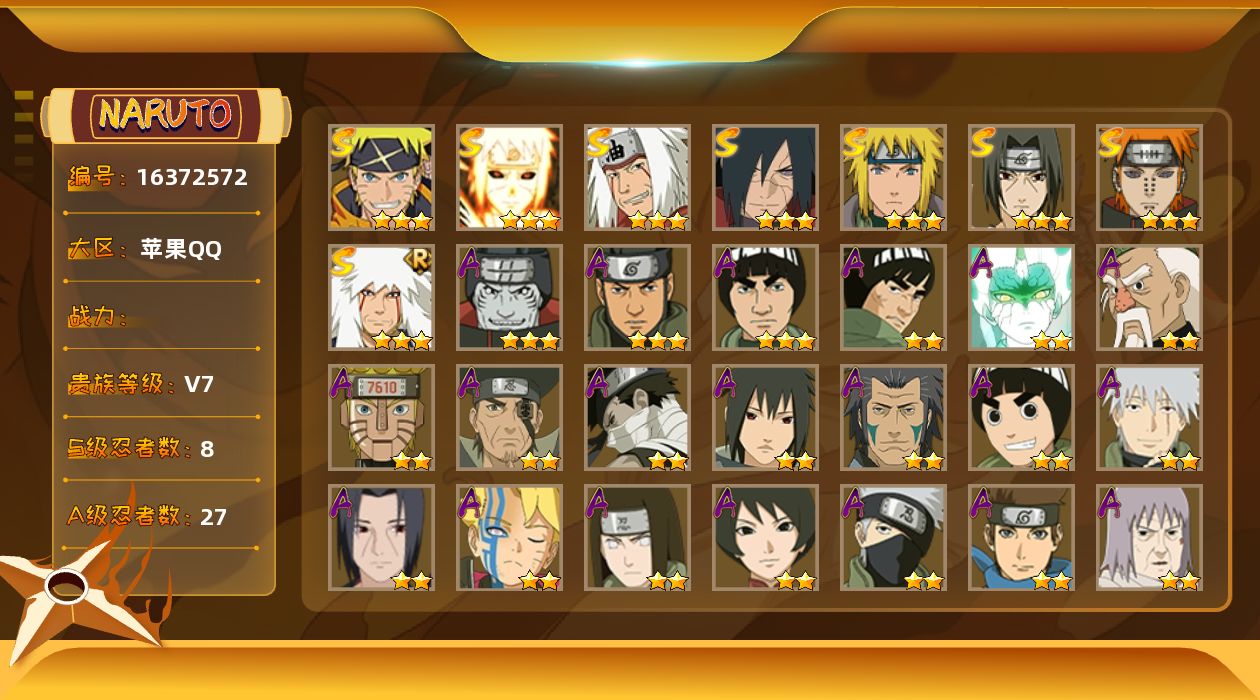Select the grinning Rock Lee card
Image resolution: width=1260 pixels, height=700 pixels.
point(1021,418)
